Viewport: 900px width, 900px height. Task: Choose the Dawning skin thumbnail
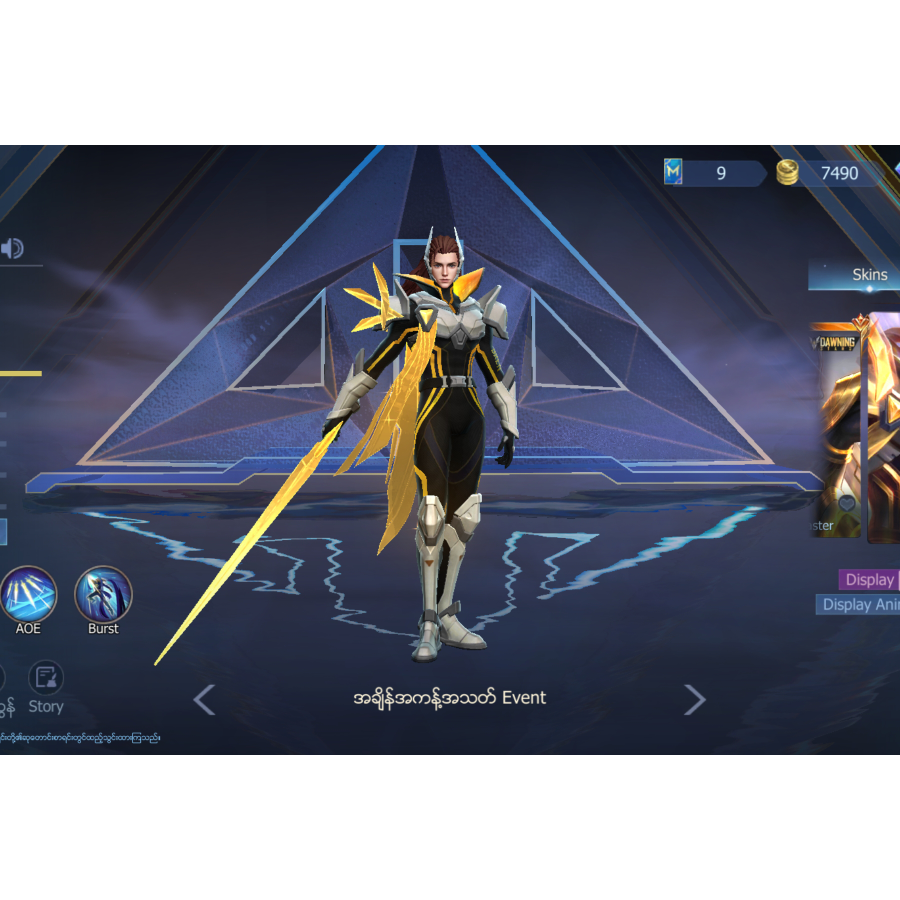[836, 430]
